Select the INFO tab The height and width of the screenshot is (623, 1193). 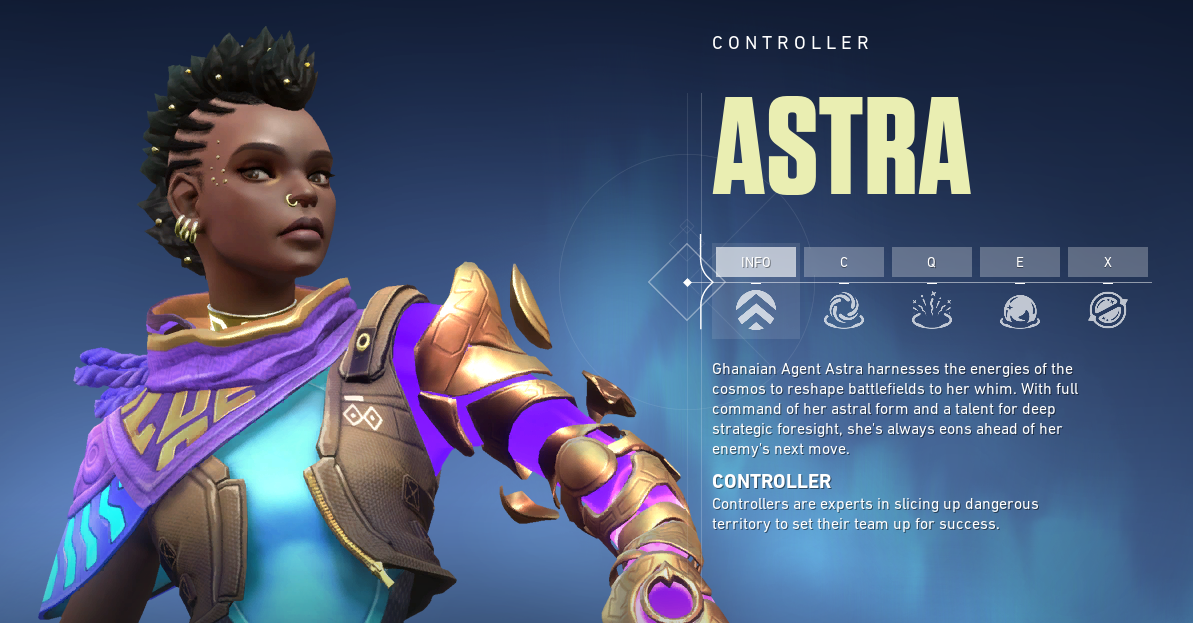click(756, 262)
